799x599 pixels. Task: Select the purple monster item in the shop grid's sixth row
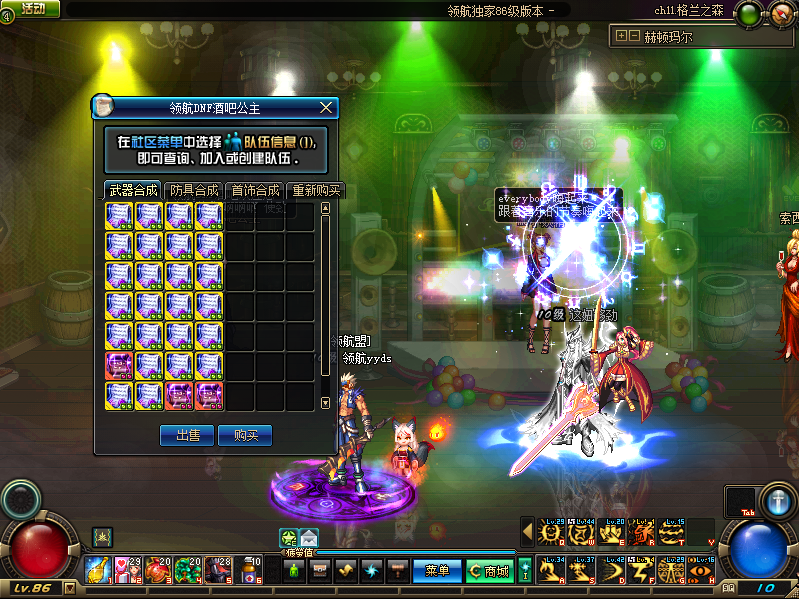click(x=119, y=365)
